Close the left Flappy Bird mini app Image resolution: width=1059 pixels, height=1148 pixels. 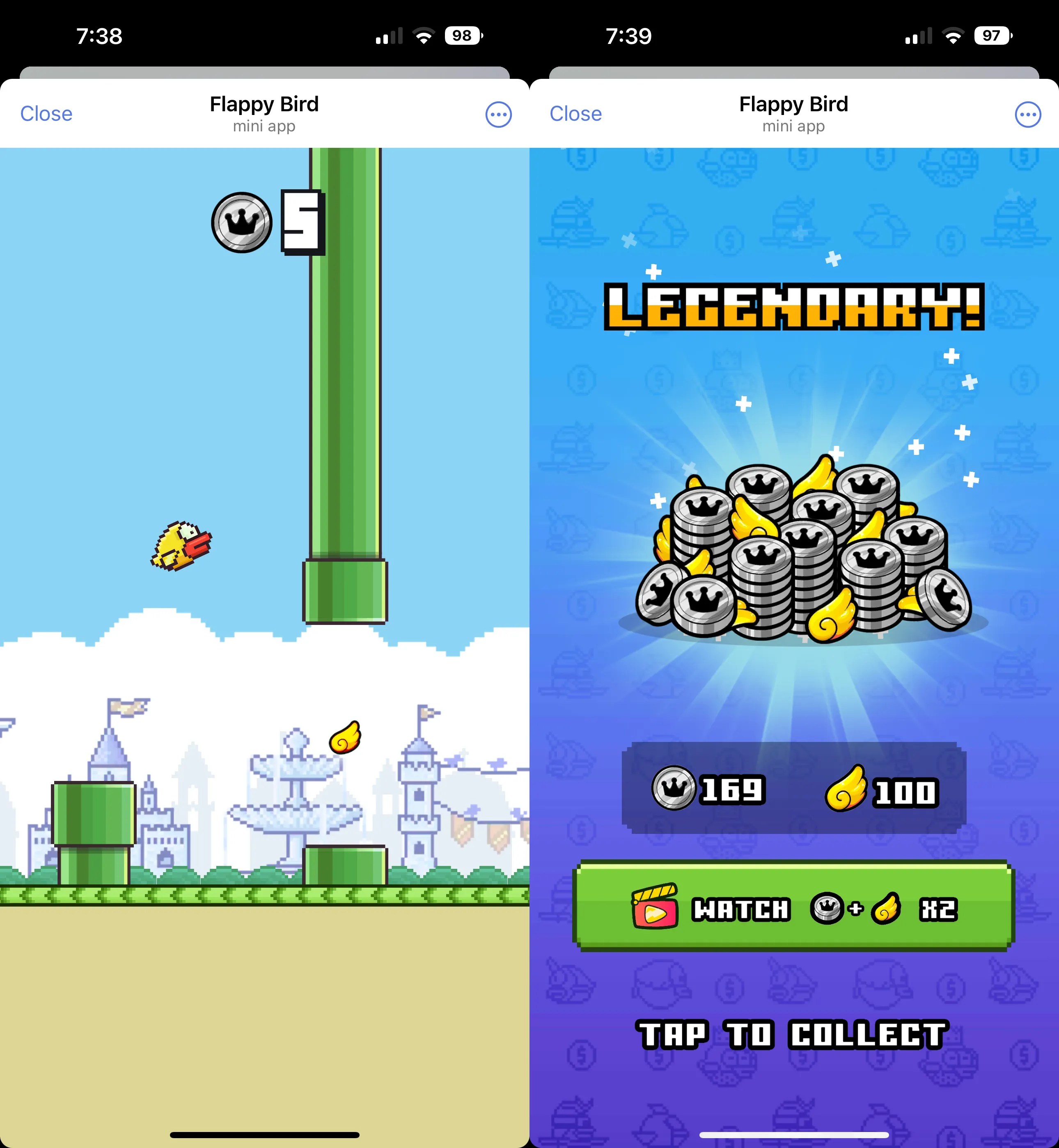click(x=46, y=113)
